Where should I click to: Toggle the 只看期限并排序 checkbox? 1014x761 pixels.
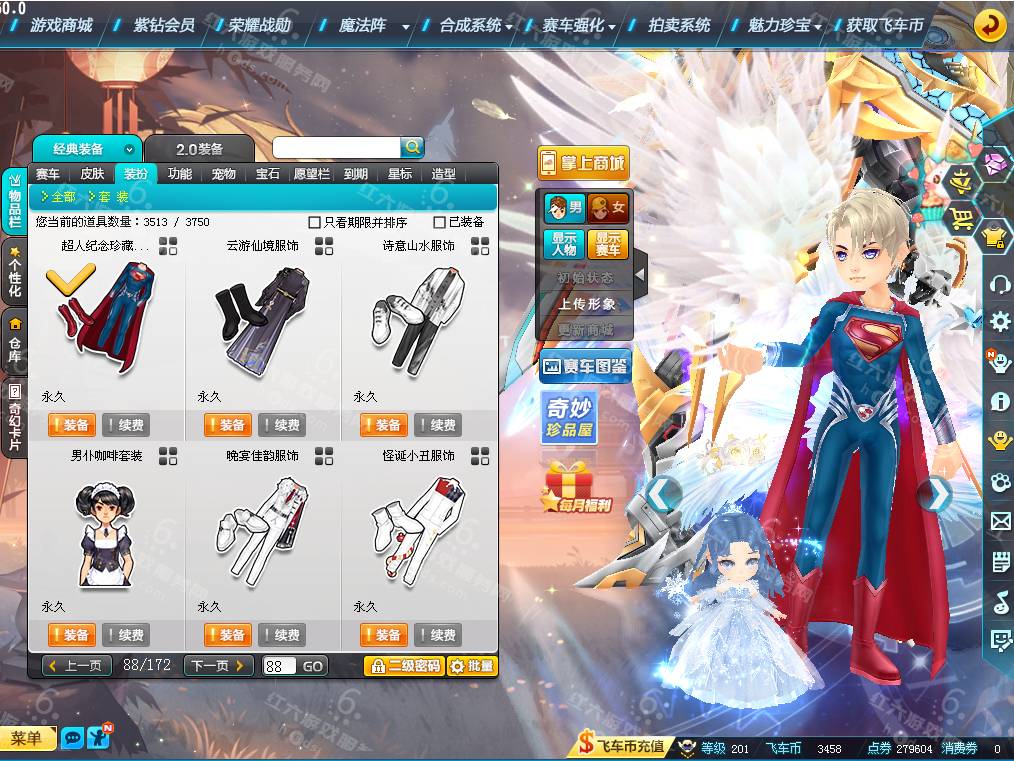point(315,222)
